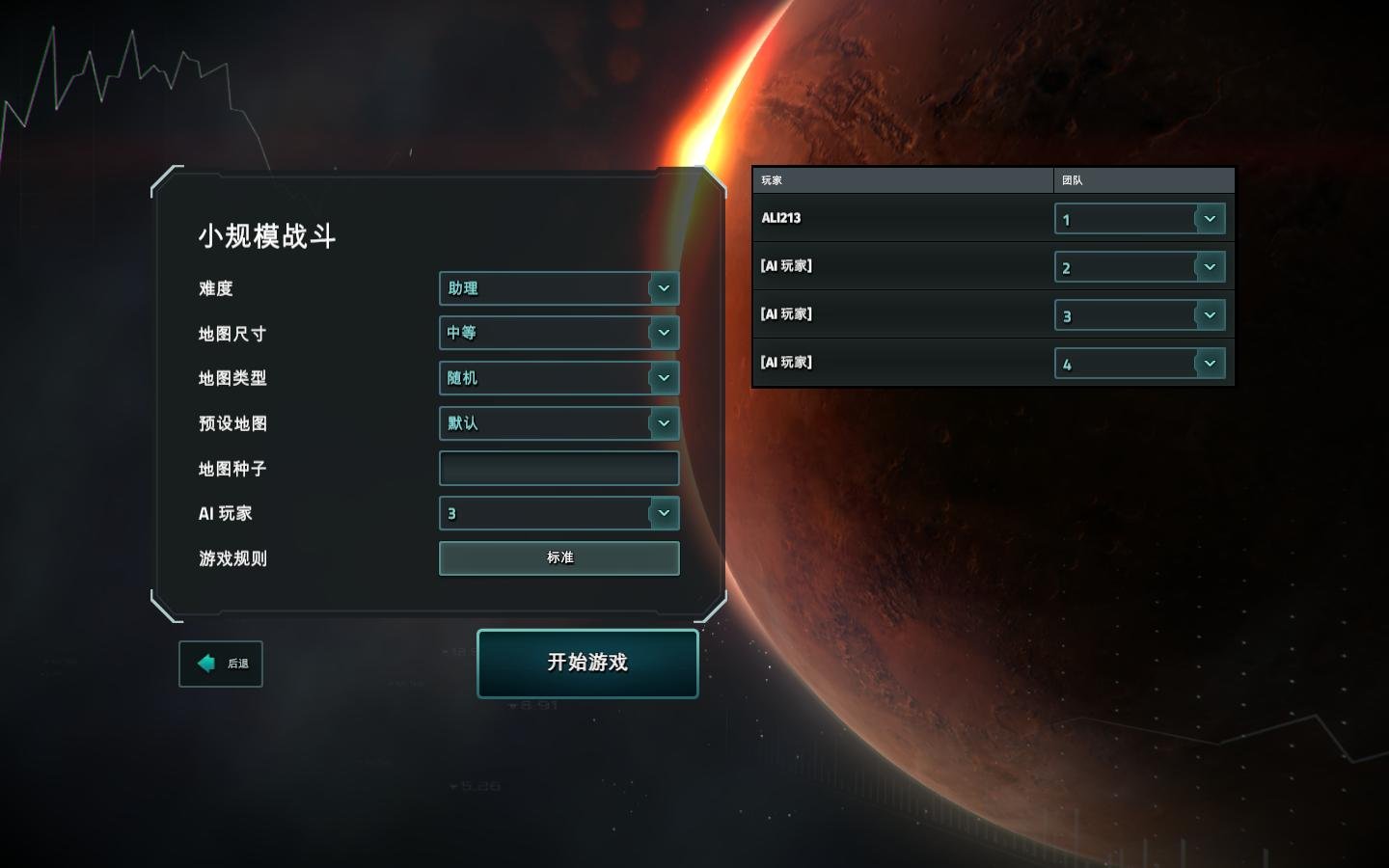The height and width of the screenshot is (868, 1389).
Task: Click the chevron on the map size (地图尺寸) dropdown
Action: (664, 333)
